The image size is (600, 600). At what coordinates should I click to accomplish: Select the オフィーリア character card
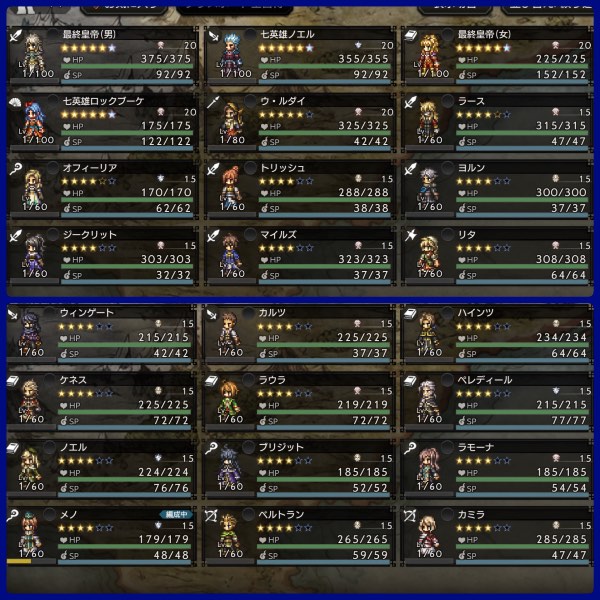[102, 187]
